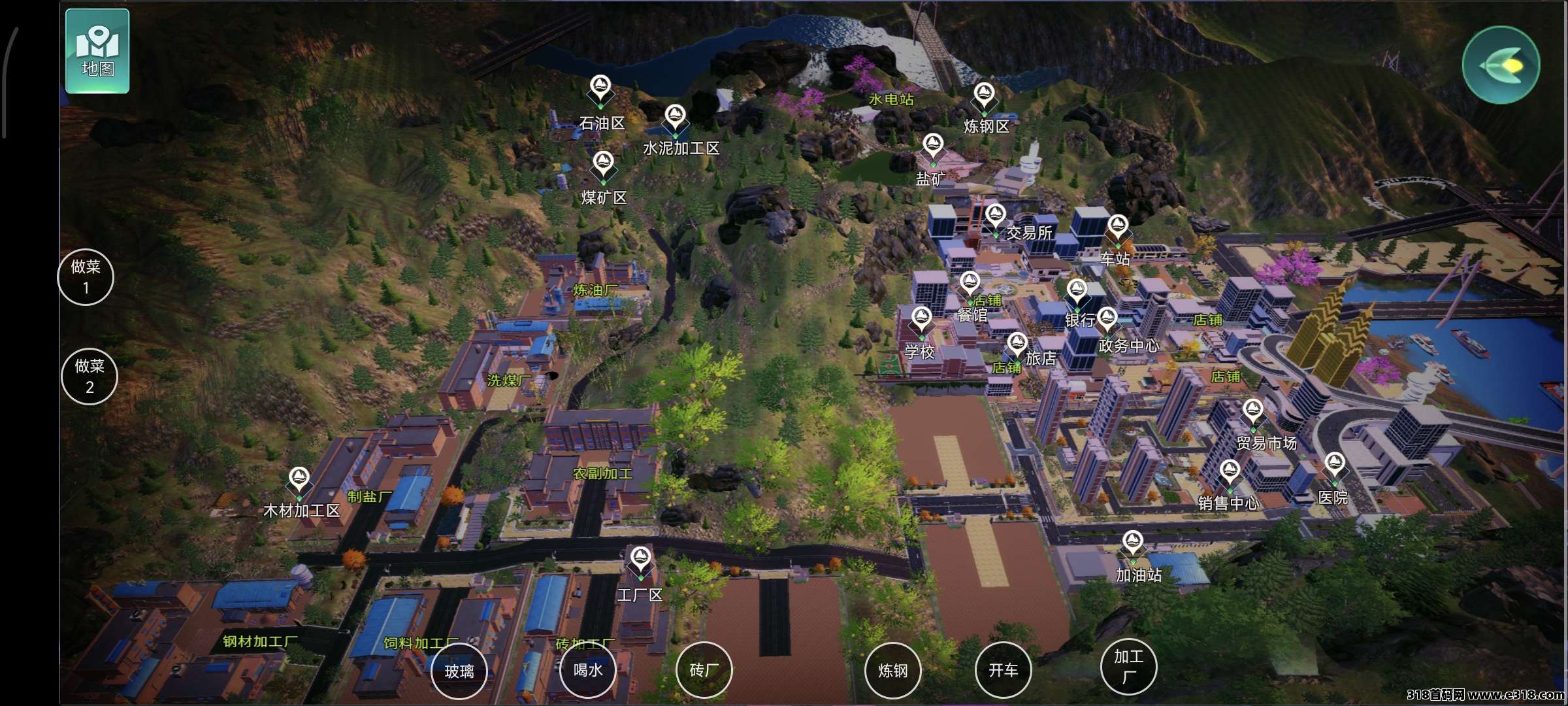1568x706 pixels.
Task: Select the 做菜 1 circle button
Action: (86, 277)
